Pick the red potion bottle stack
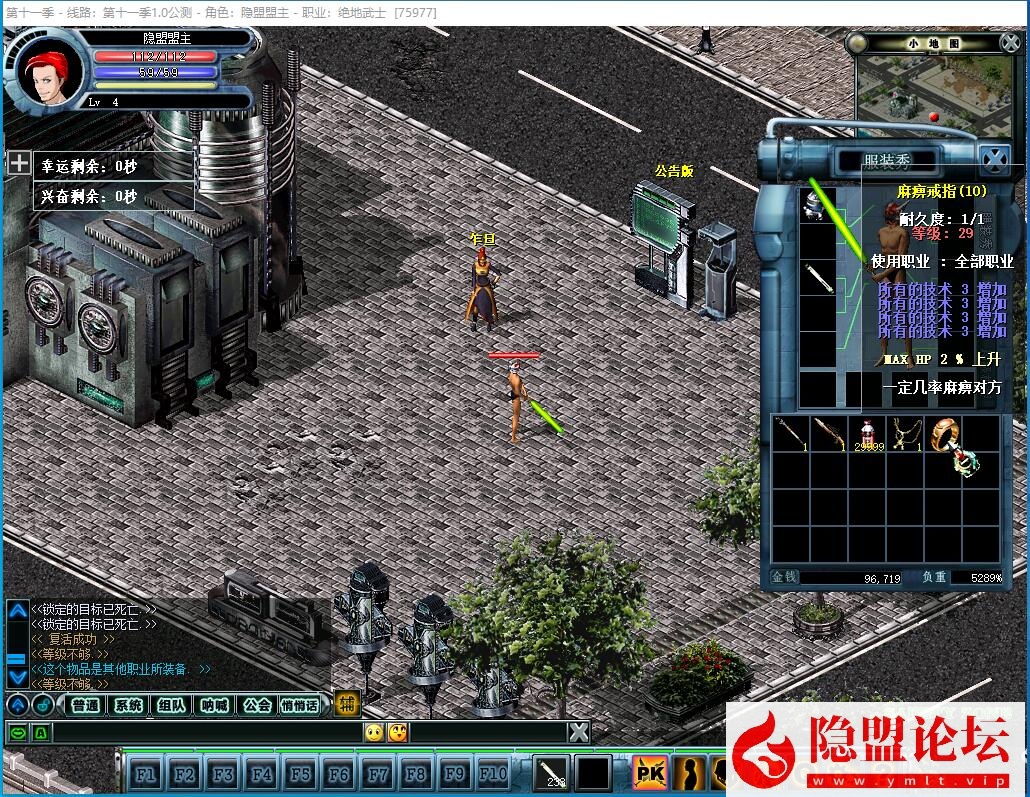 (866, 433)
